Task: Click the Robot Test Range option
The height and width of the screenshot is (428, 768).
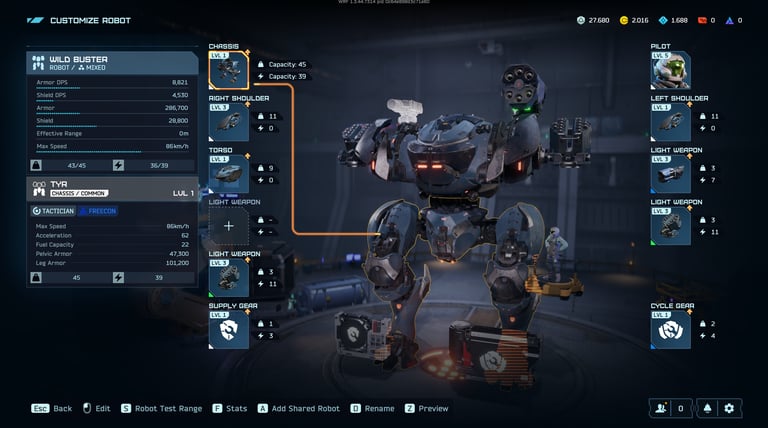Action: (x=161, y=408)
